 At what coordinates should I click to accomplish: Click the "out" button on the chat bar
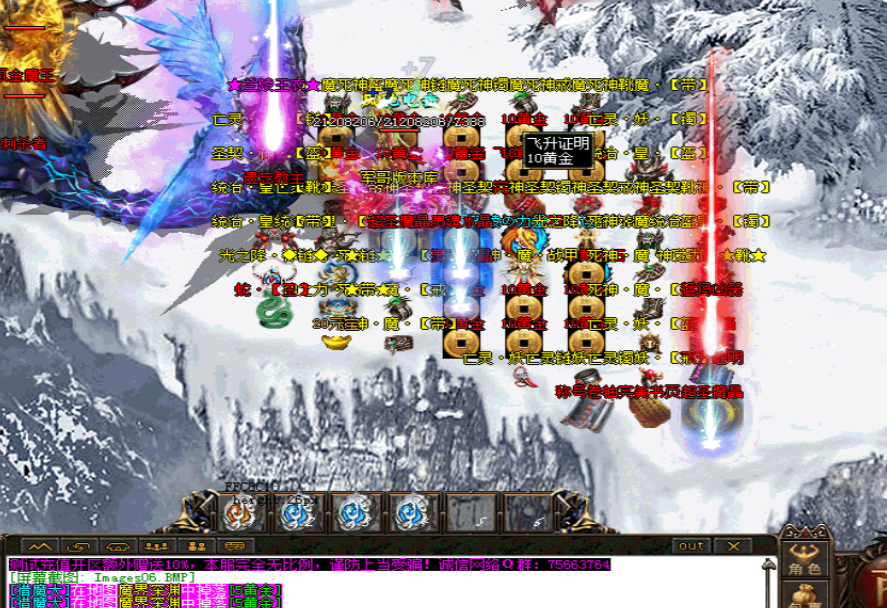pos(690,546)
